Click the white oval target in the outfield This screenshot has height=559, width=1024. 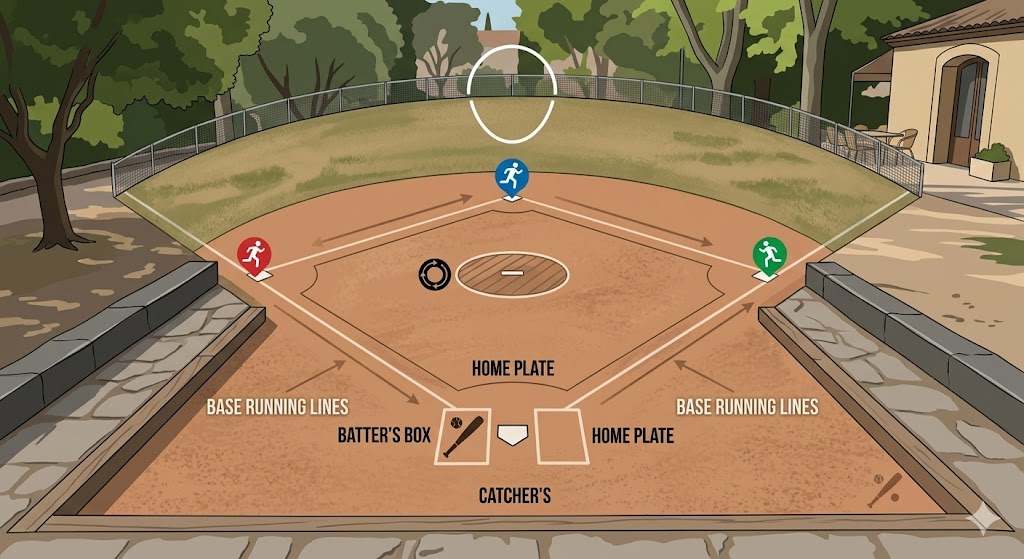pos(511,94)
